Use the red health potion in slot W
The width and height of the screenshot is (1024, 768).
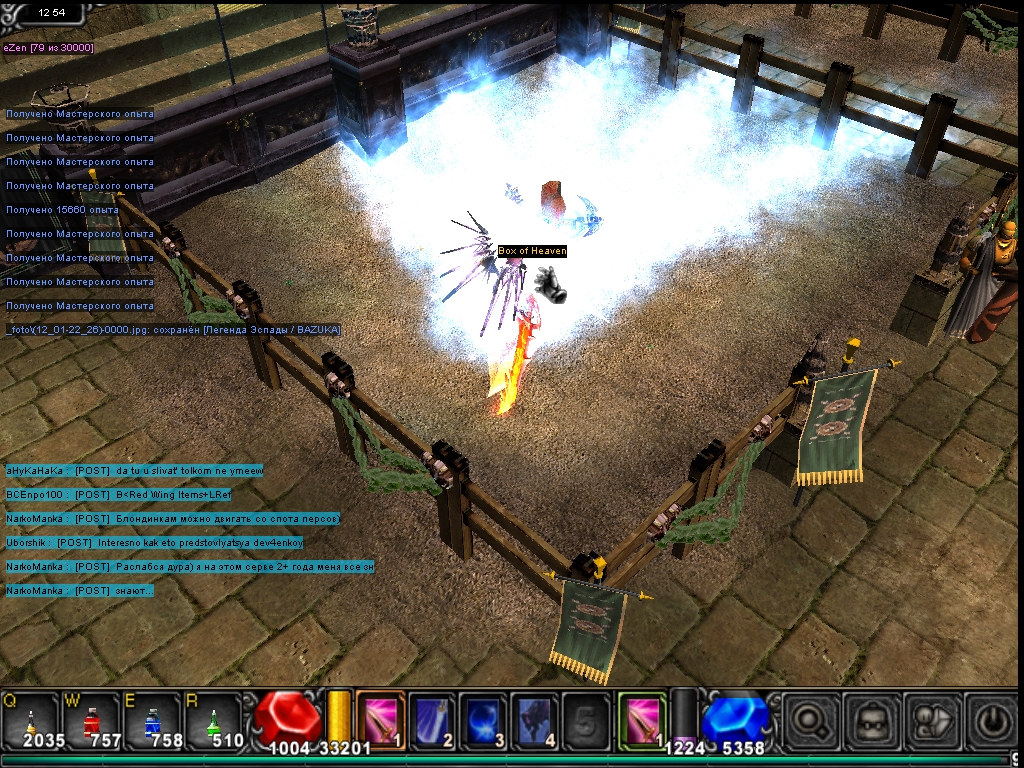92,720
